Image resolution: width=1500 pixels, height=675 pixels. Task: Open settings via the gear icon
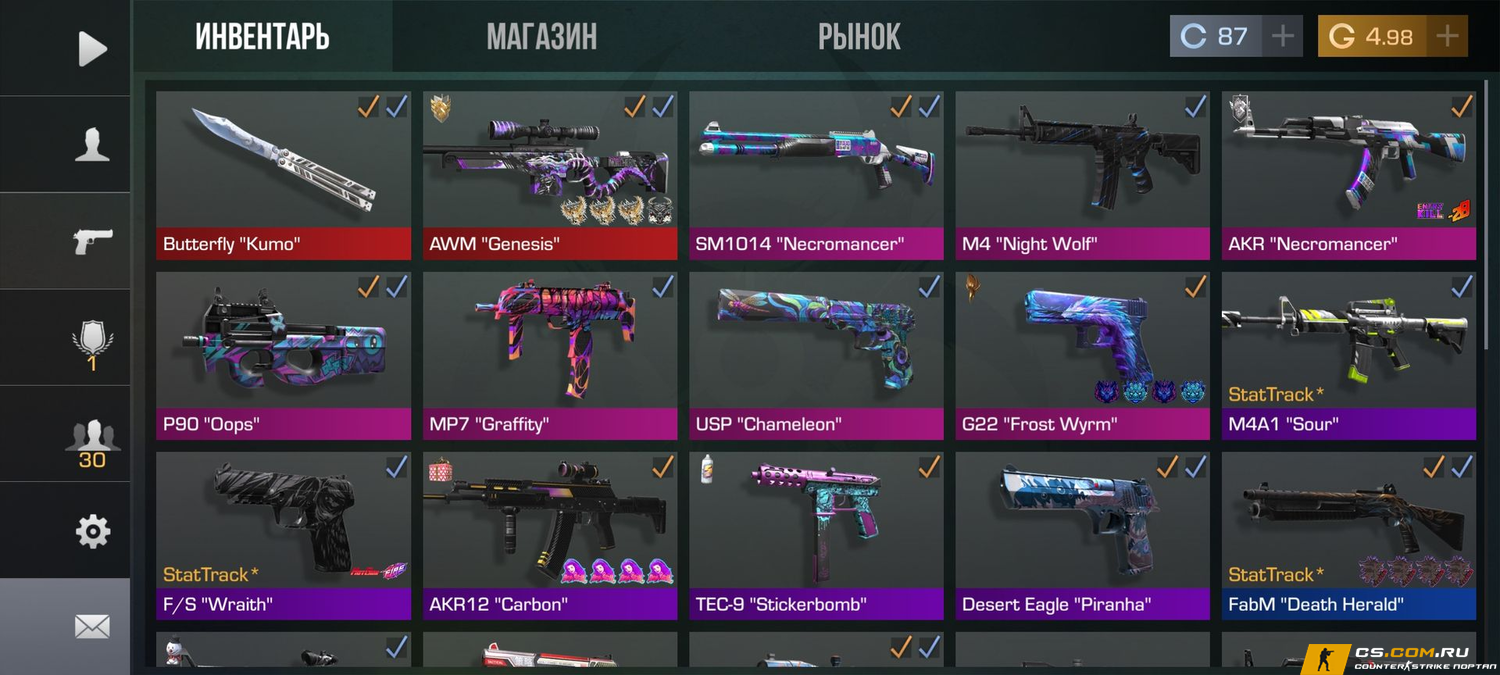pos(92,531)
